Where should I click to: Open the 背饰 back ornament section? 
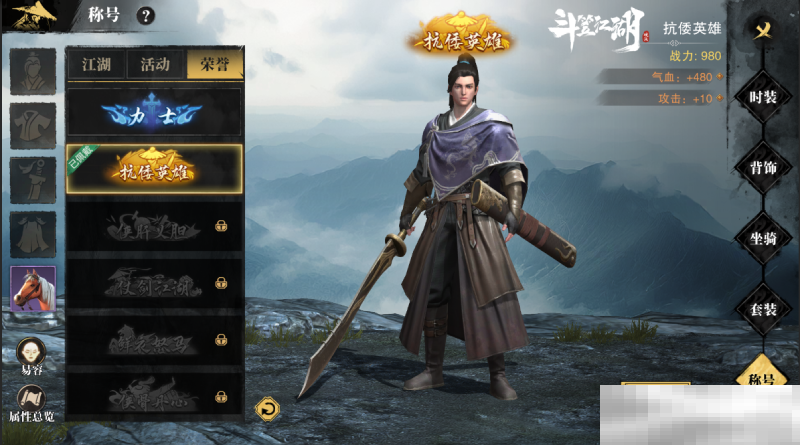[x=763, y=168]
